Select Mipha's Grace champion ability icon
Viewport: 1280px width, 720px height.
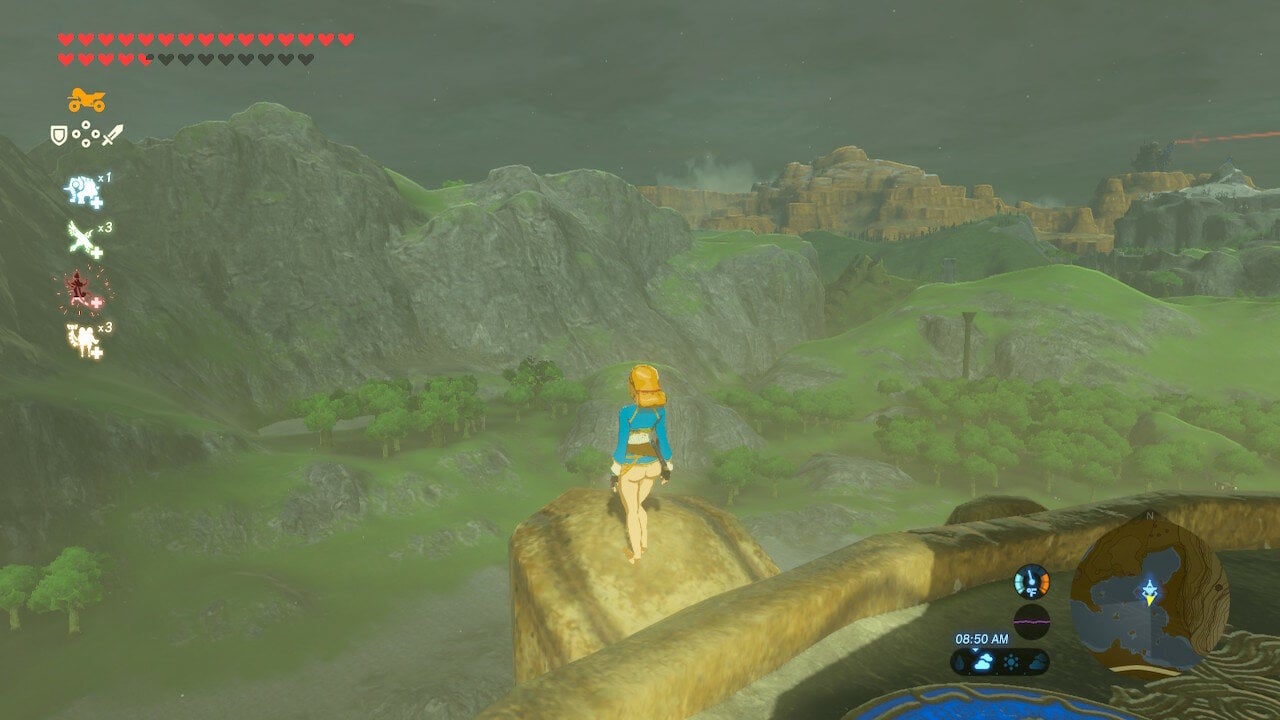point(80,189)
